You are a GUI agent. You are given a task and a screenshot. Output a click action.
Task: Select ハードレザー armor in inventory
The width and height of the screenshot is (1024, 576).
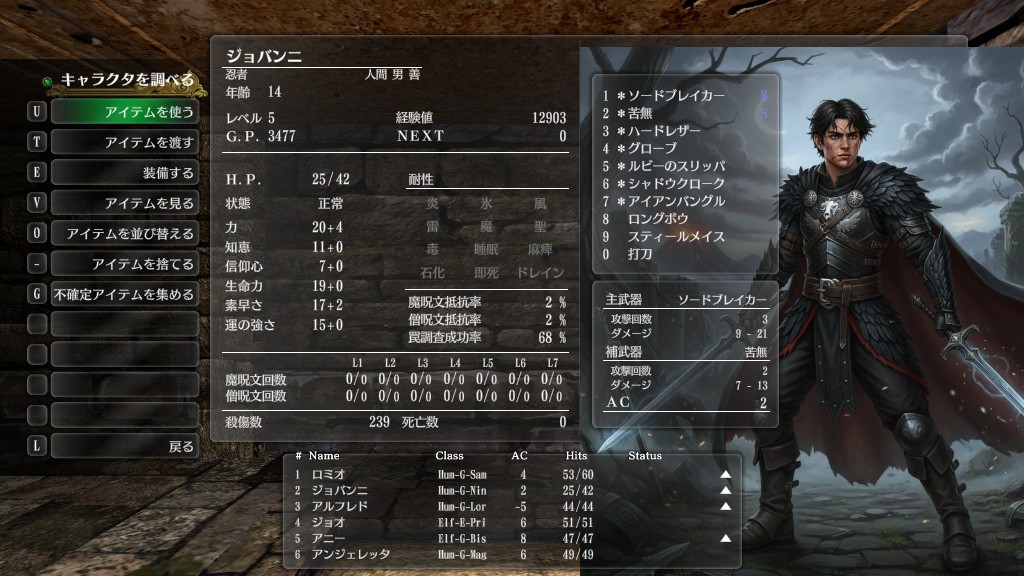point(664,131)
